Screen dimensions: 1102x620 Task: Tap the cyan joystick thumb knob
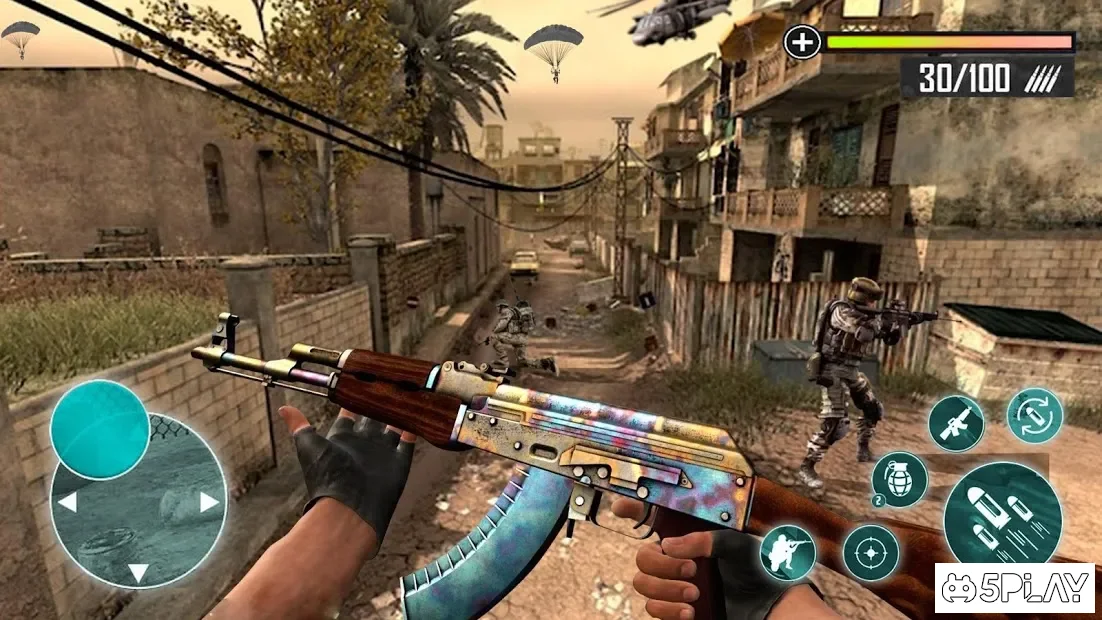point(100,430)
